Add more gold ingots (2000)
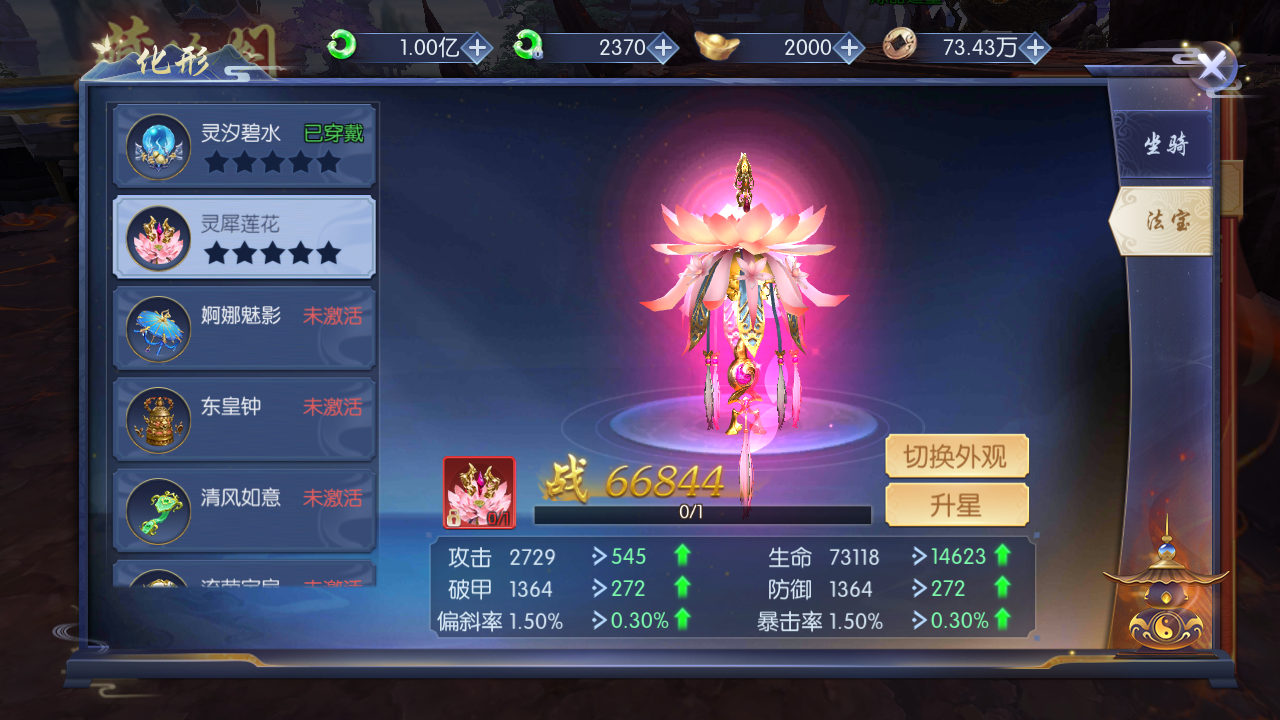Screen dimensions: 1280x720 click(849, 47)
